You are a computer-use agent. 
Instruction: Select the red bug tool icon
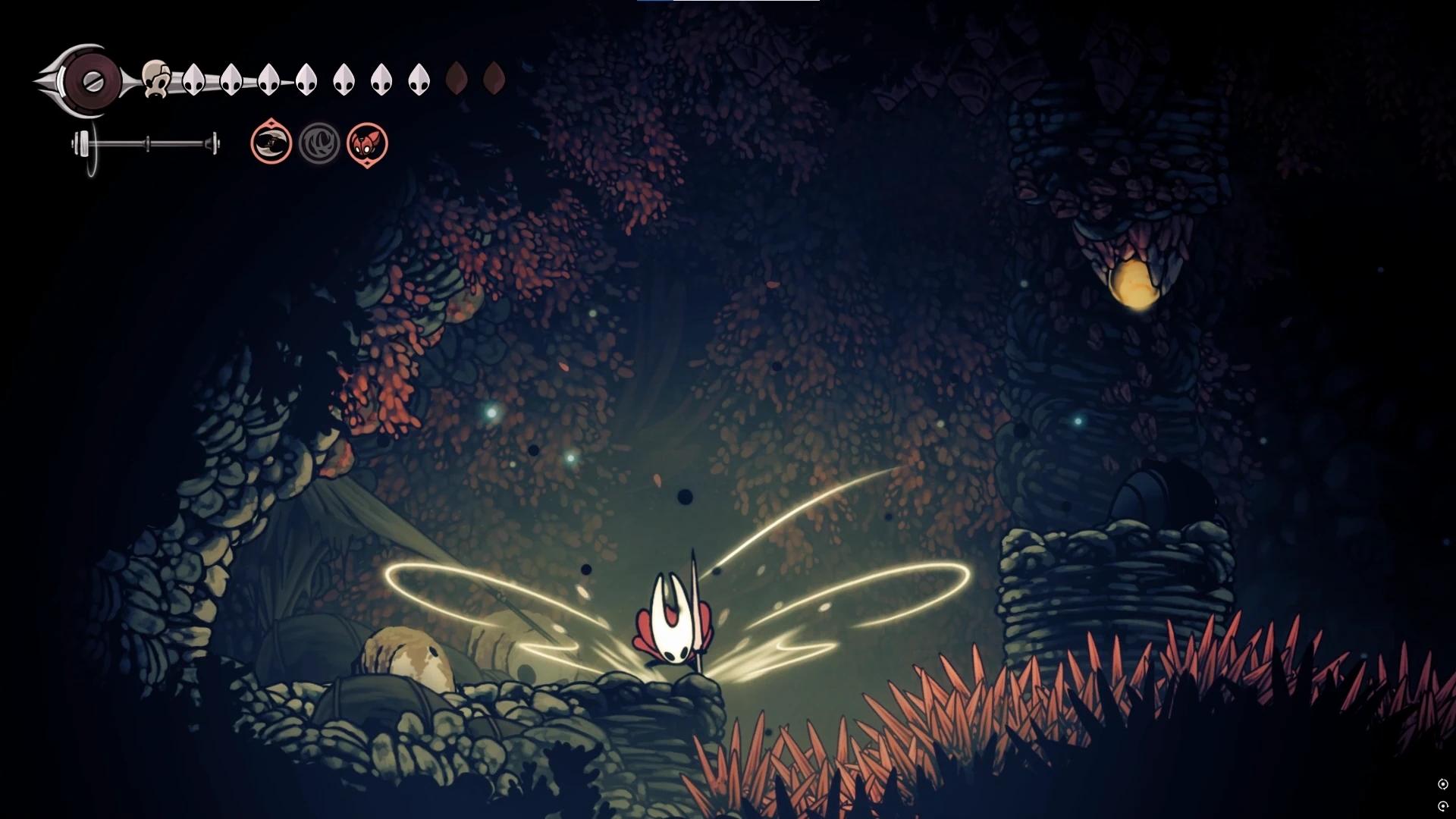coord(367,143)
